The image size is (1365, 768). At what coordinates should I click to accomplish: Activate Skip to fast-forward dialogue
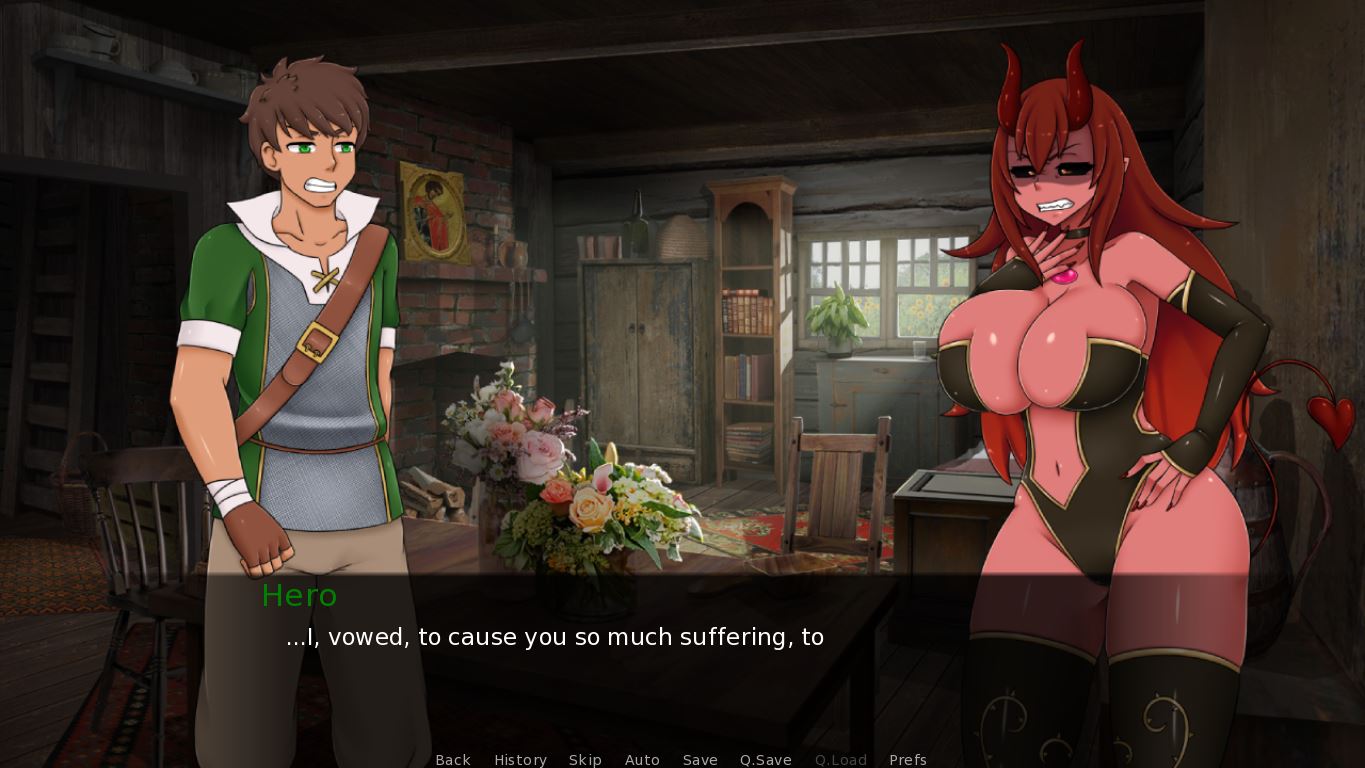pos(585,760)
